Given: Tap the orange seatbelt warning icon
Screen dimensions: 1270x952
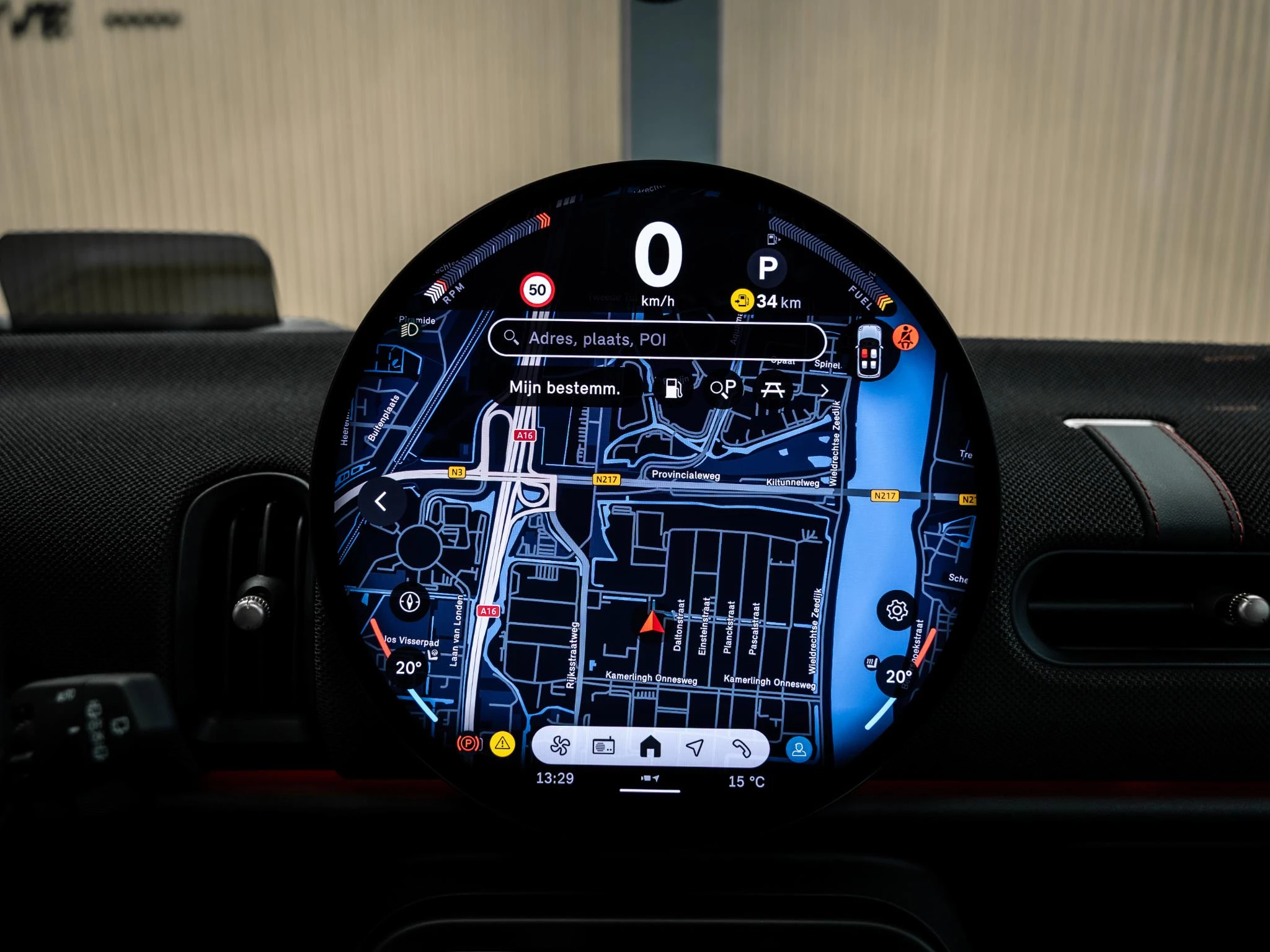Looking at the screenshot, I should pos(906,337).
